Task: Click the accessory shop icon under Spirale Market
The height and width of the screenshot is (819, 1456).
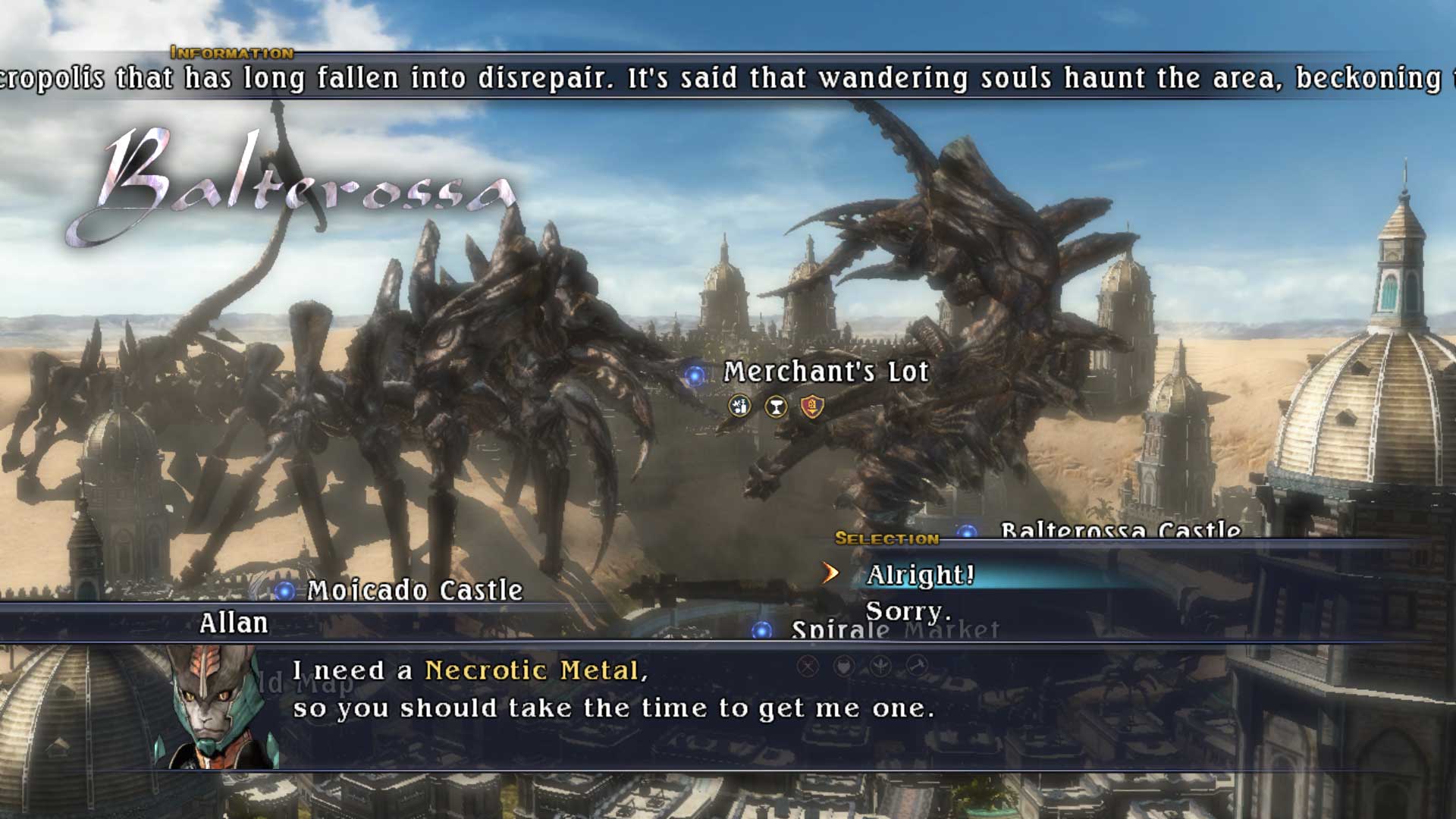Action: point(879,665)
